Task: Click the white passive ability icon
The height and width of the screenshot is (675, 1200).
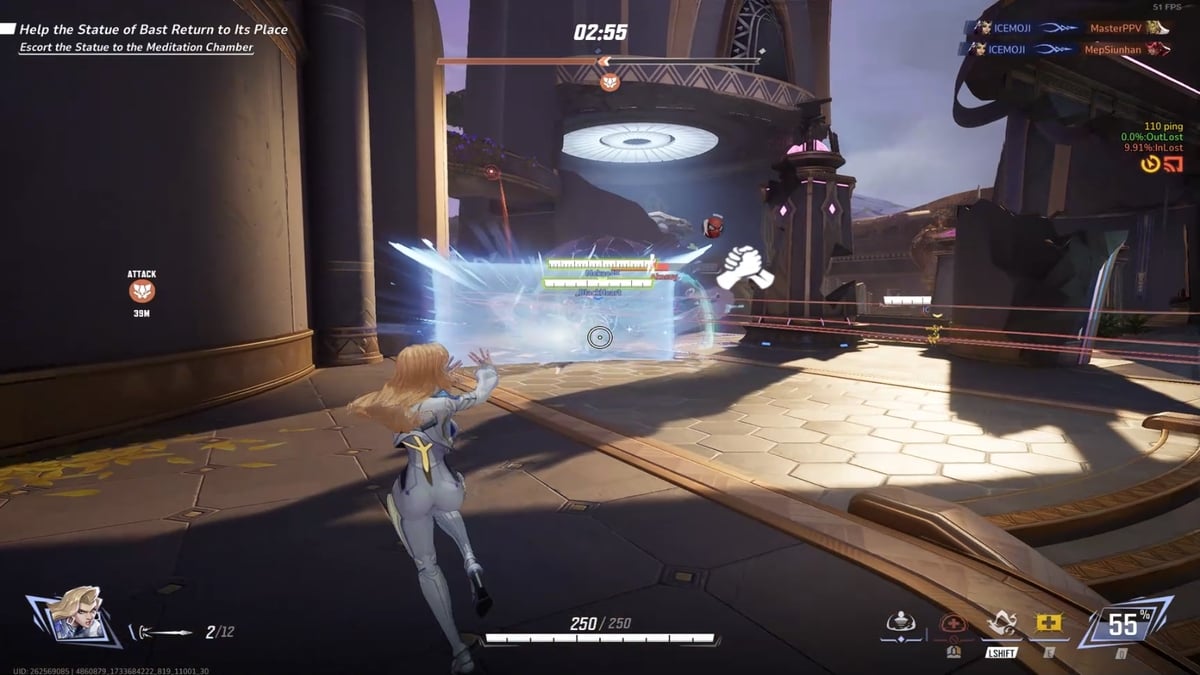Action: tap(901, 623)
